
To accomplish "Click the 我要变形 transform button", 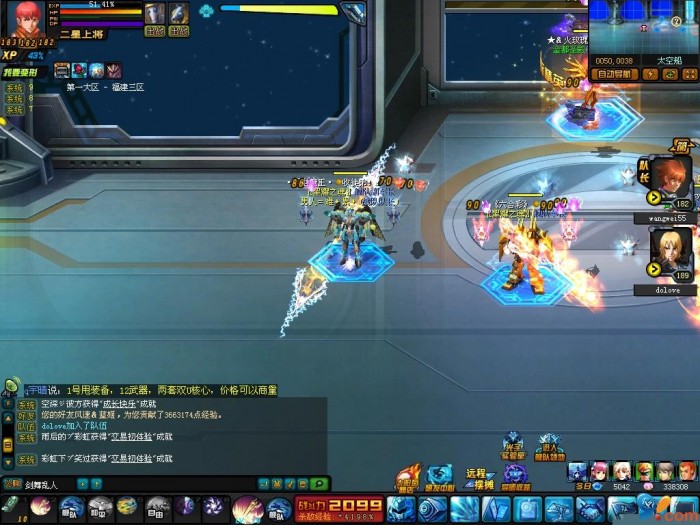I will click(x=20, y=72).
